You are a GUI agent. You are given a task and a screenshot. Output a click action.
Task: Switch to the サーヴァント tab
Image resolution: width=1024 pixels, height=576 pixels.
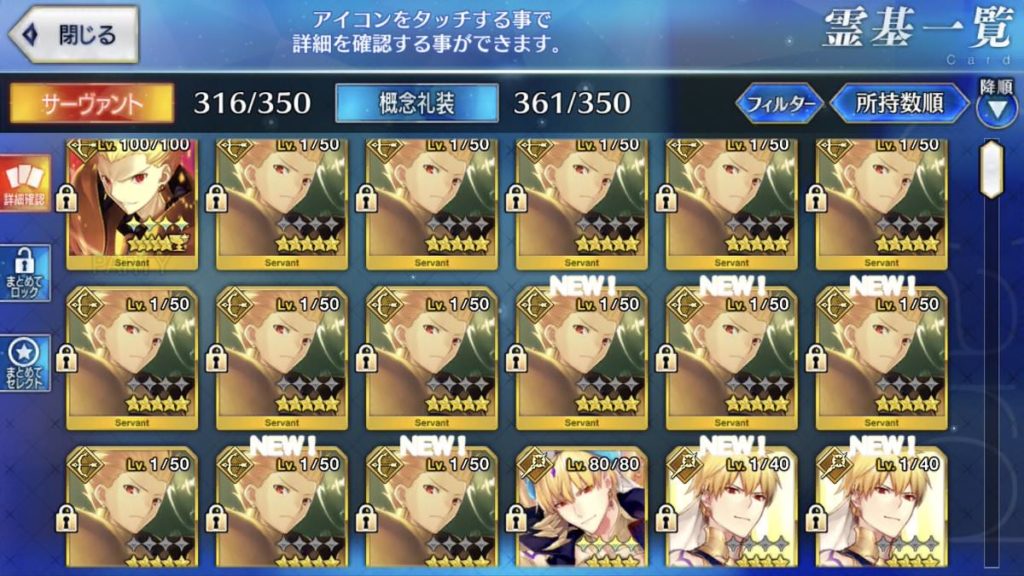92,103
